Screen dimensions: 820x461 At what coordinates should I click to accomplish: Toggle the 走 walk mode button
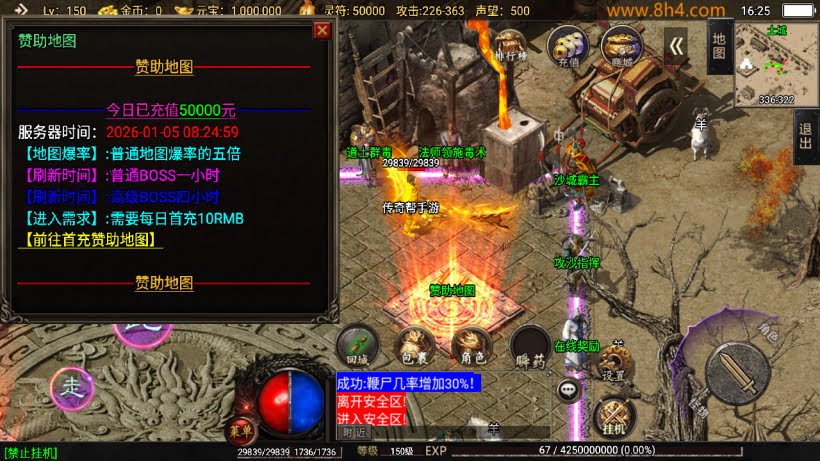(x=72, y=385)
